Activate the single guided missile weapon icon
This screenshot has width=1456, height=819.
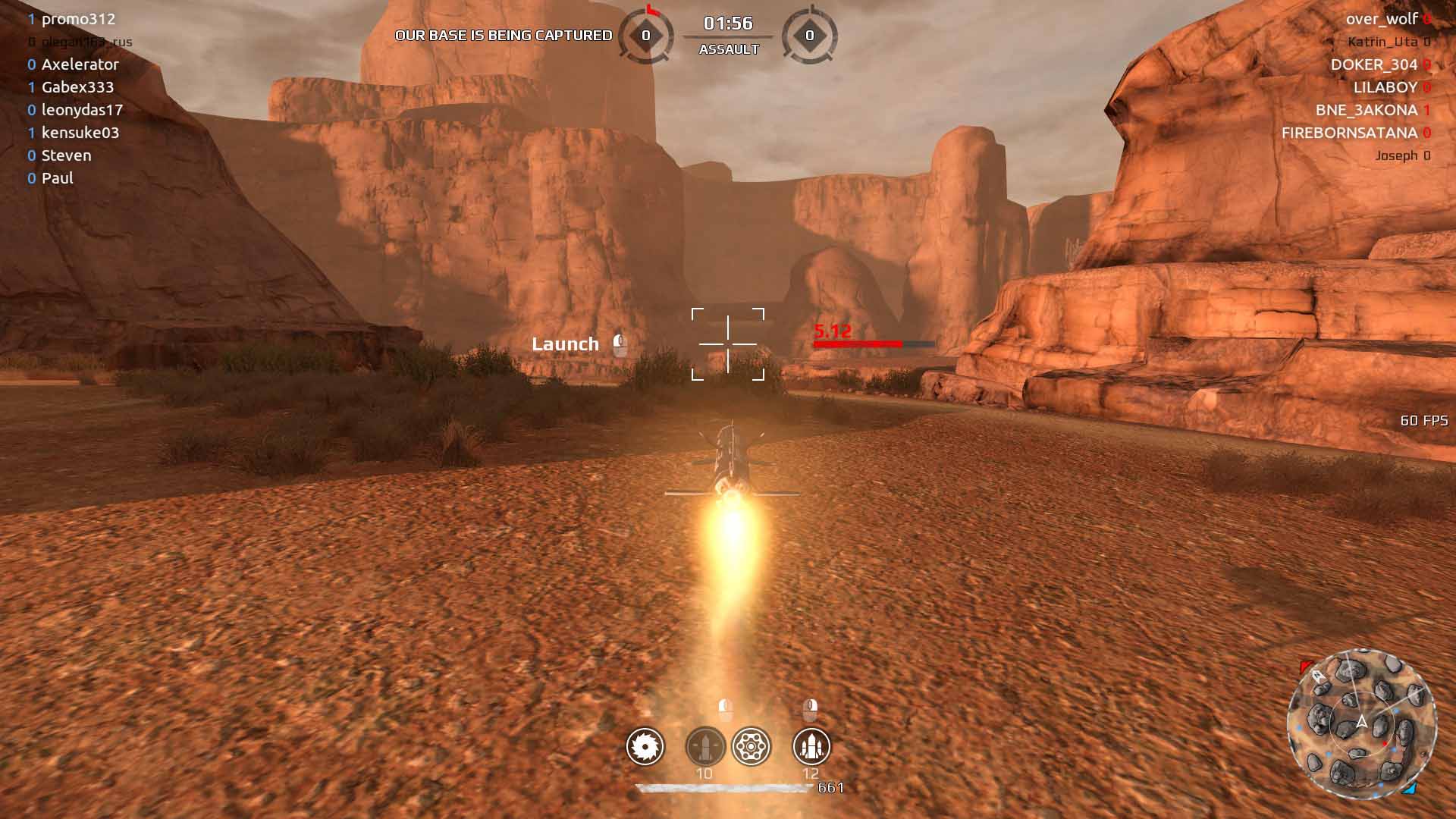704,746
